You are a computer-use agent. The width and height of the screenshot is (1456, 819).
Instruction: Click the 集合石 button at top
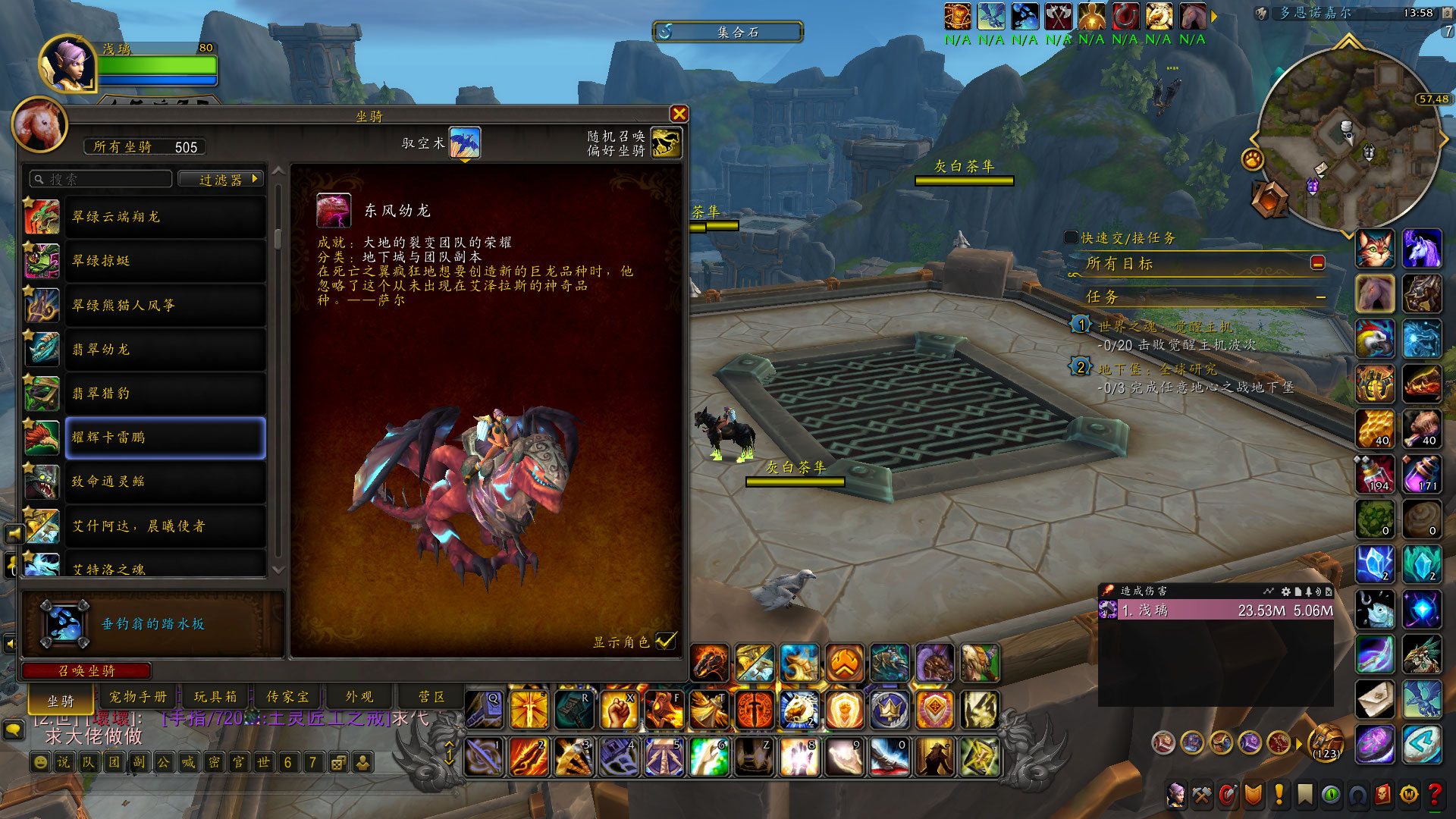coord(728,32)
